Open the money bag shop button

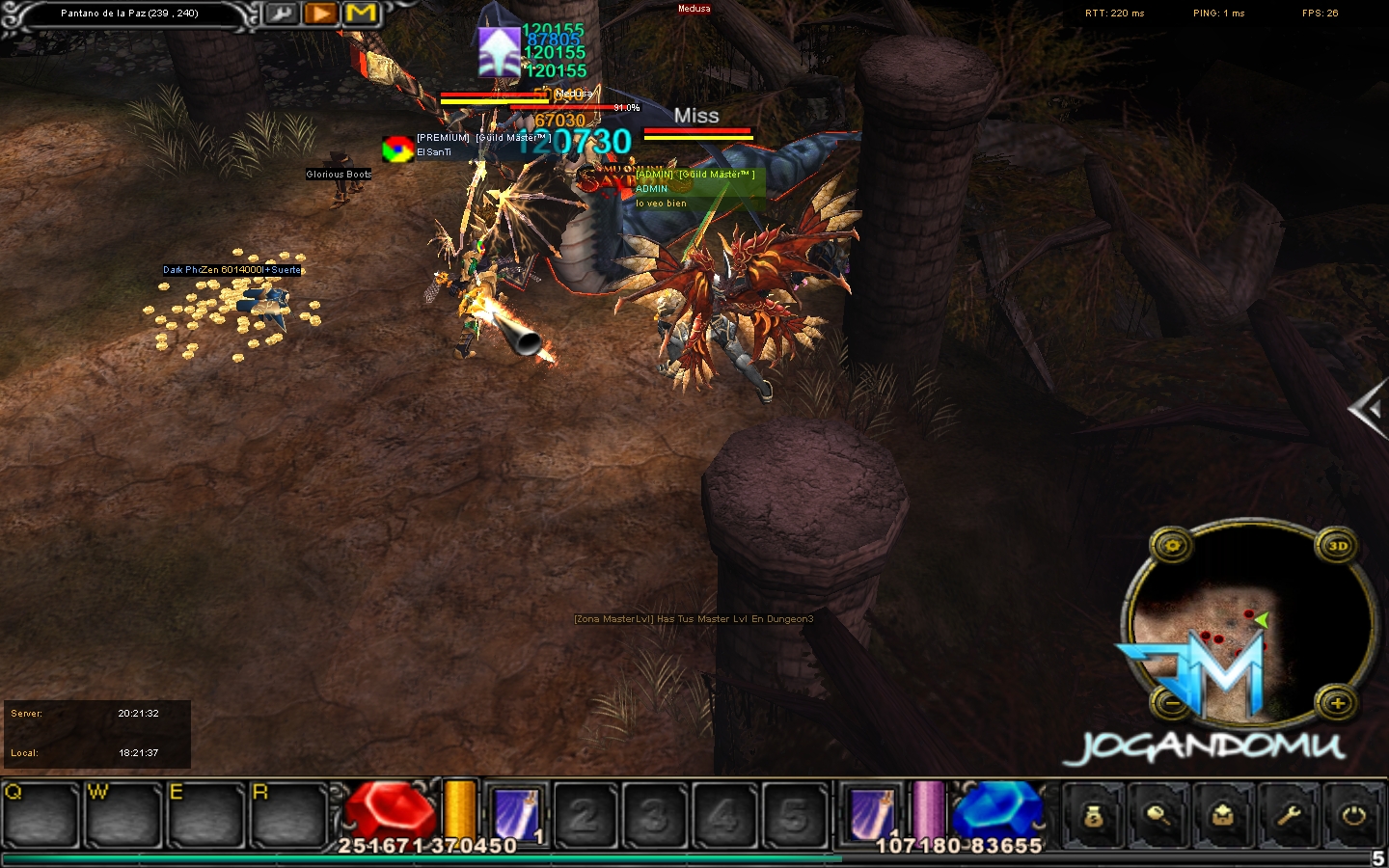coord(1093,816)
